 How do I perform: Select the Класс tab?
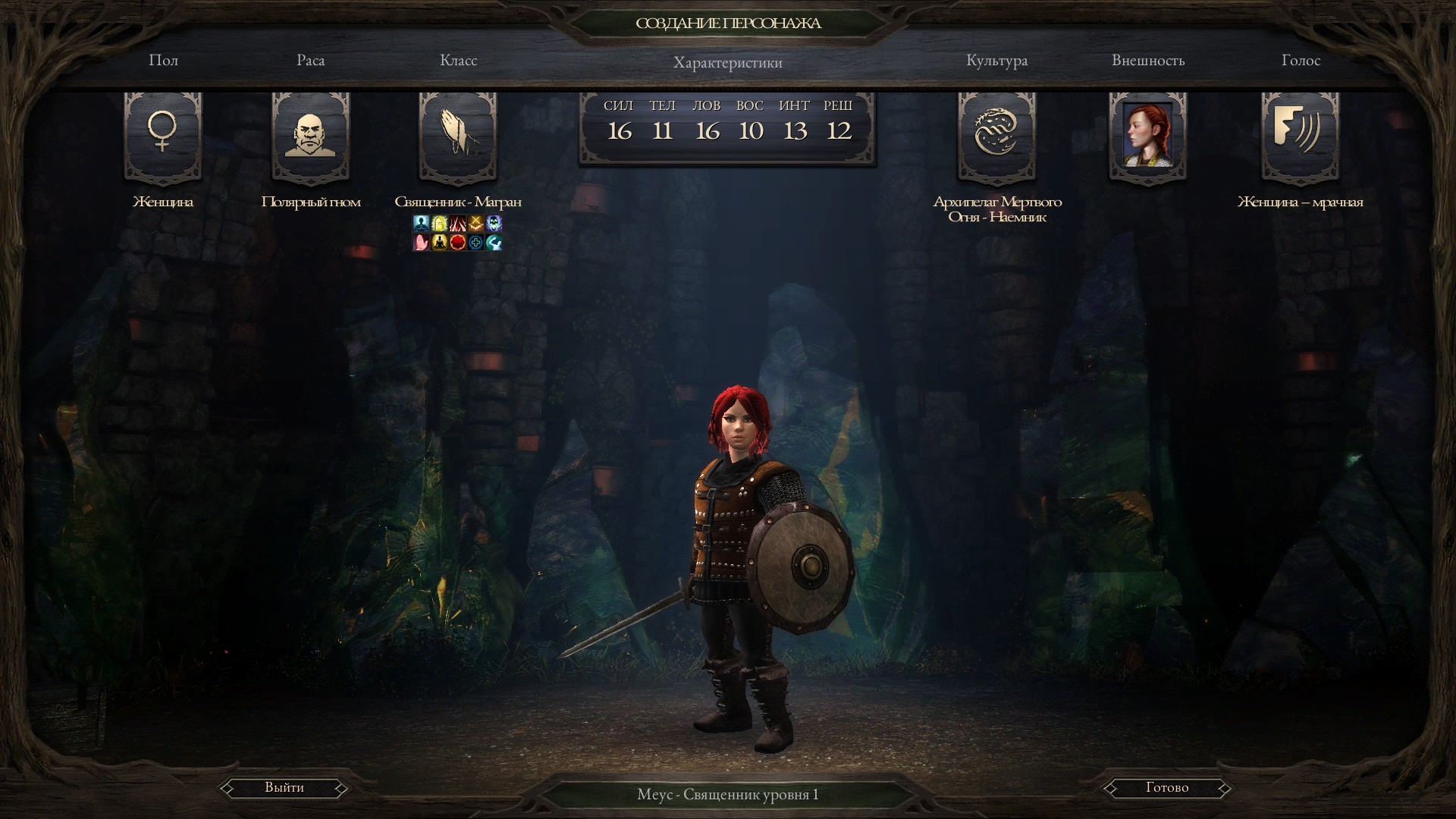(x=458, y=61)
